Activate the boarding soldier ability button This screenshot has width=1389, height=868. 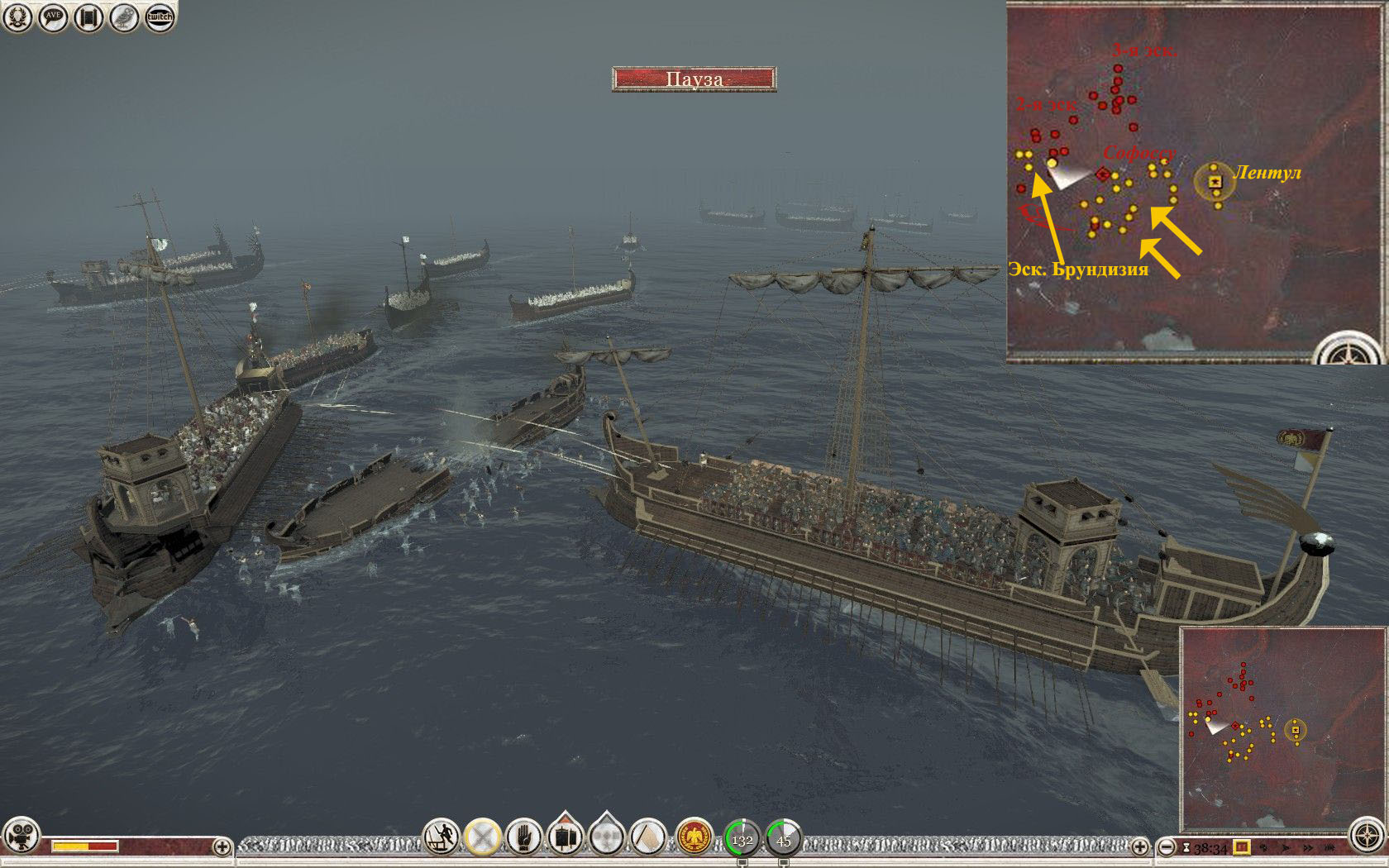(x=442, y=837)
